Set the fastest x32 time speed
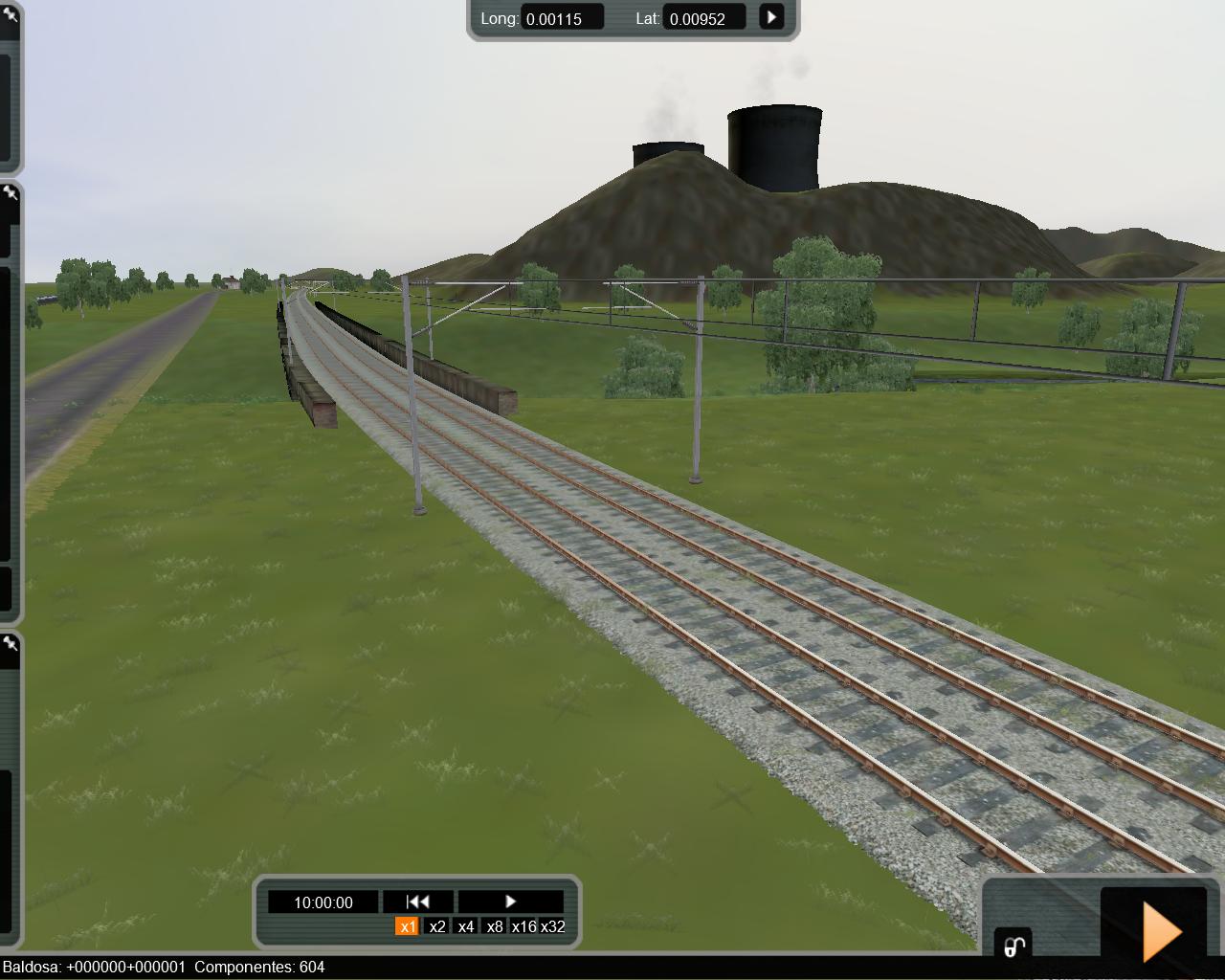 coord(553,926)
